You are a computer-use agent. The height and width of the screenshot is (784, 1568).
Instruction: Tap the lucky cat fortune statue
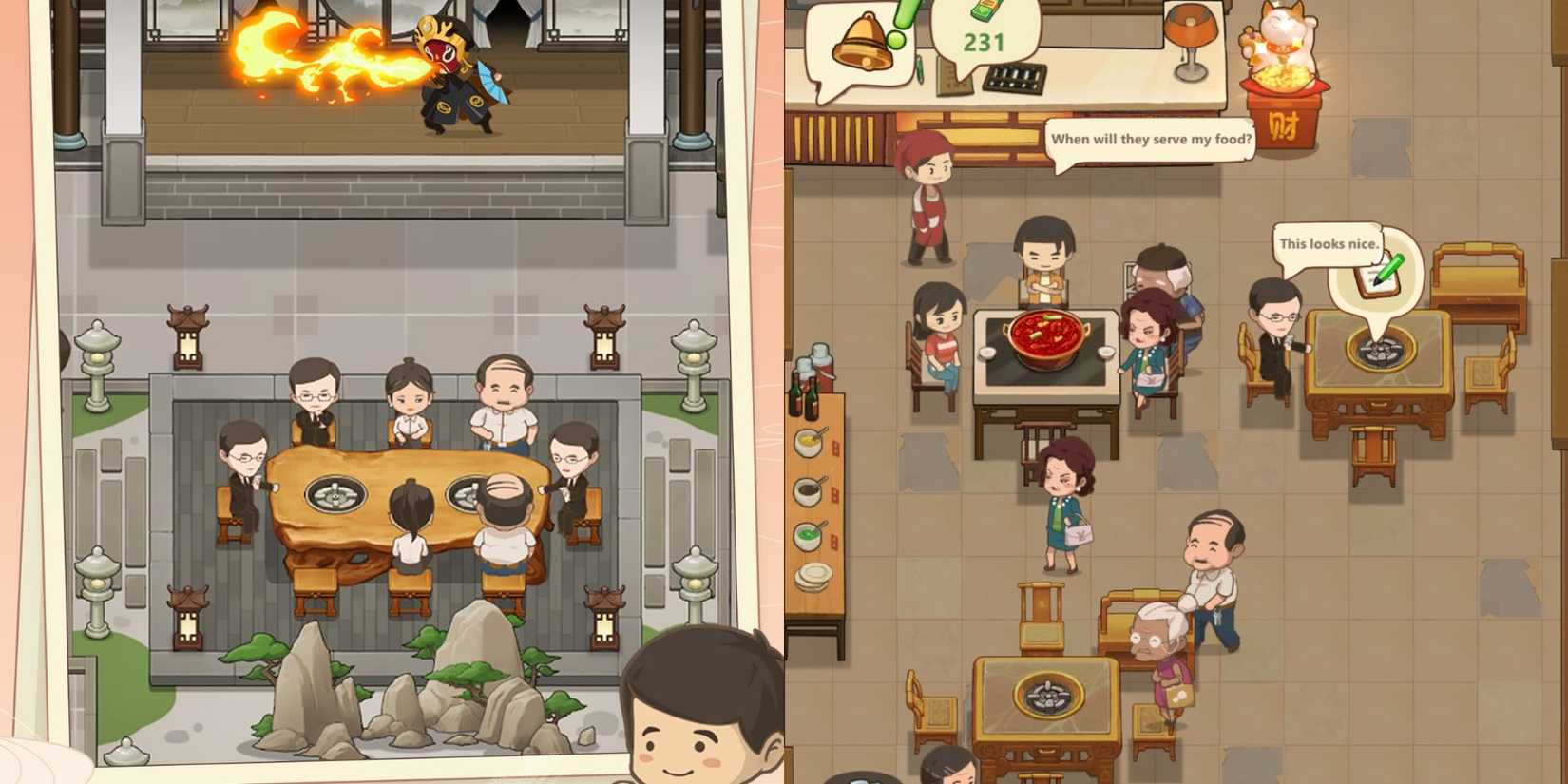click(1281, 48)
